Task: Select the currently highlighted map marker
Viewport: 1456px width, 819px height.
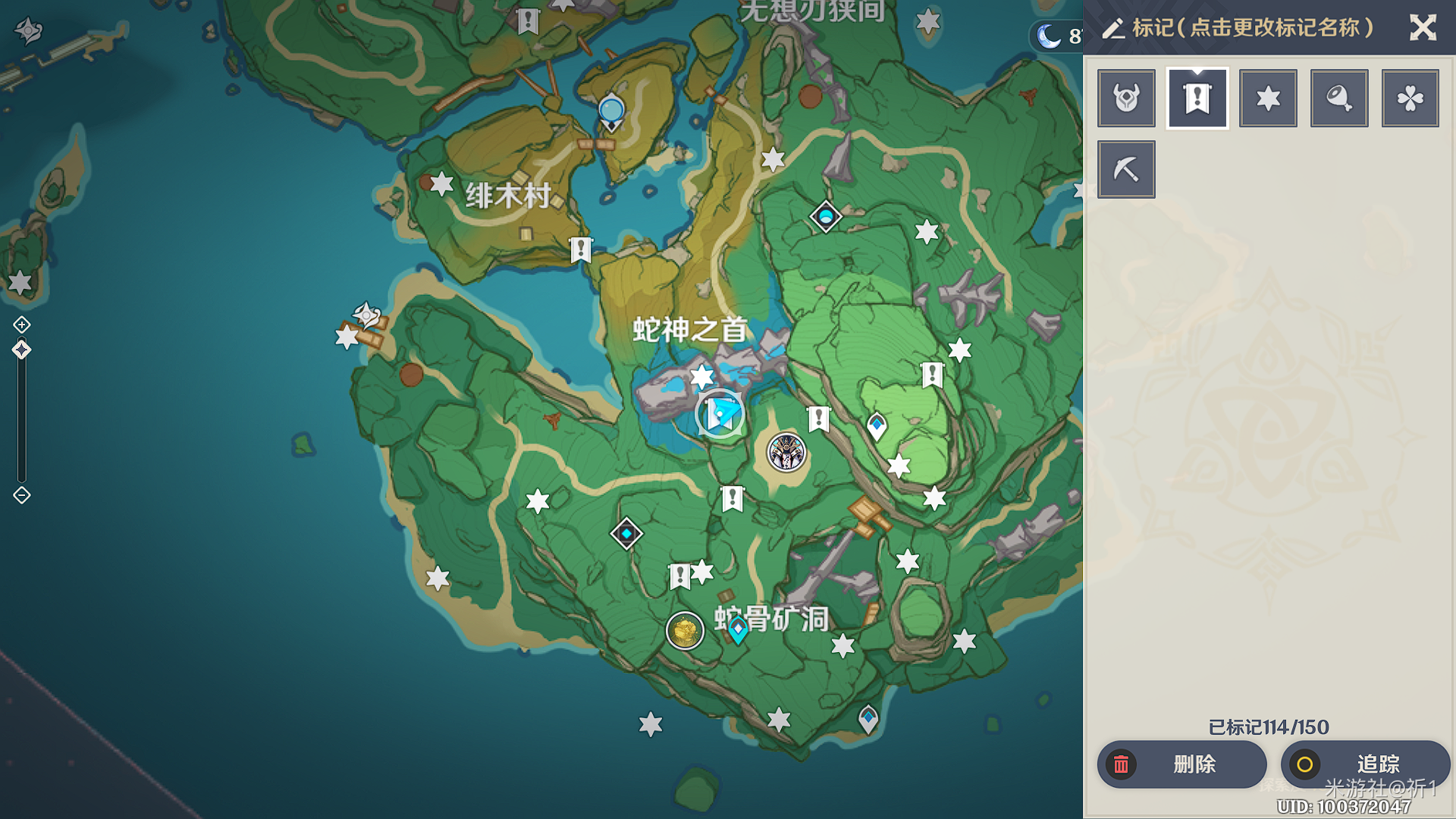Action: [720, 414]
